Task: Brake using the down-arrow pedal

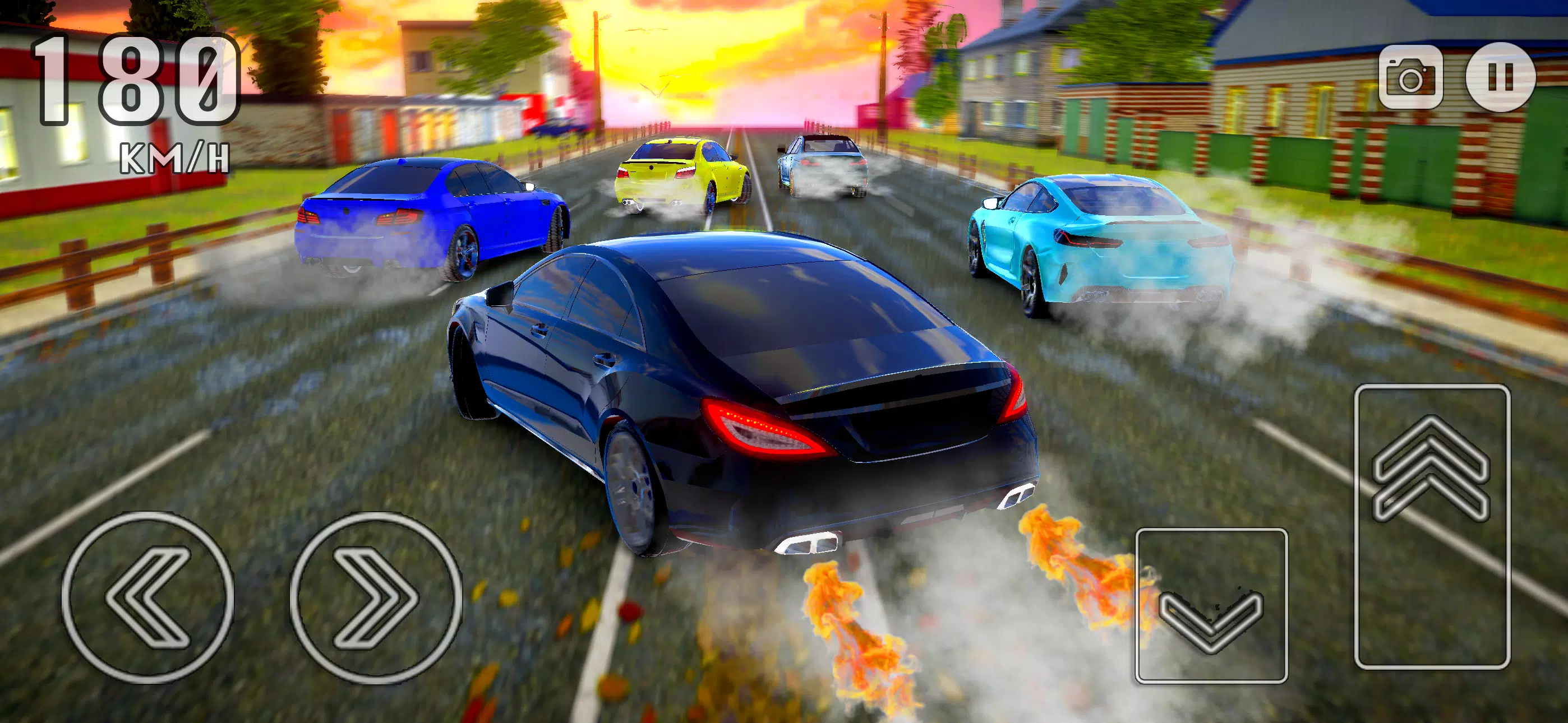Action: (x=1211, y=605)
